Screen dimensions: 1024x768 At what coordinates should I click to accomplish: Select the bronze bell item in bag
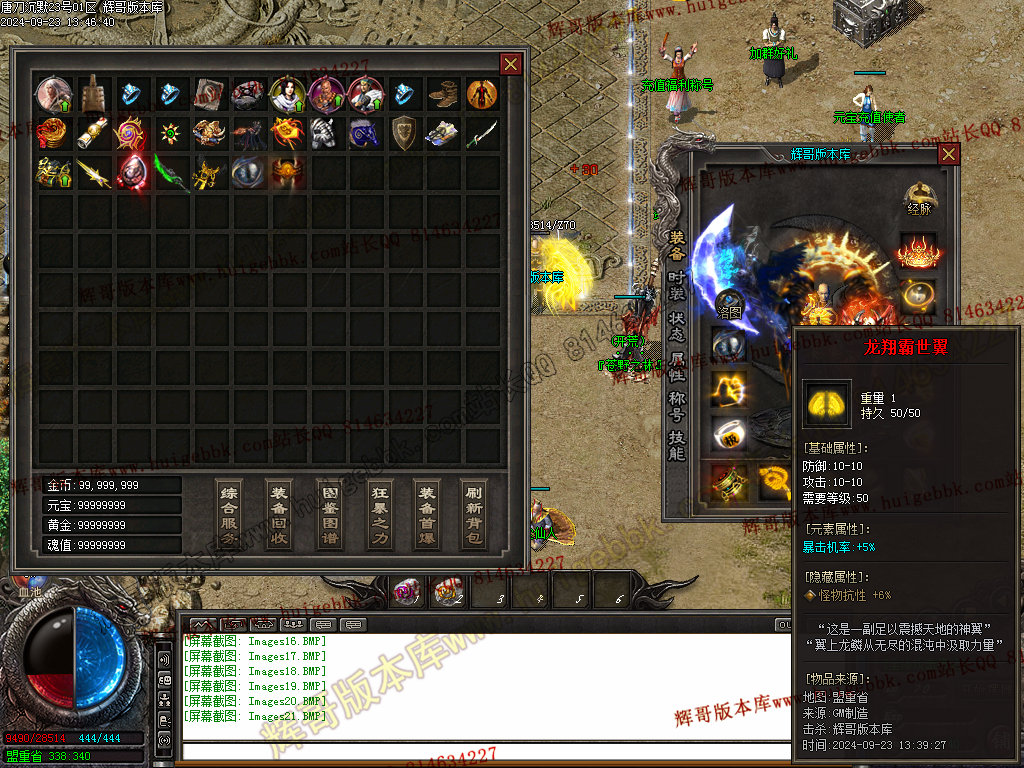point(93,93)
